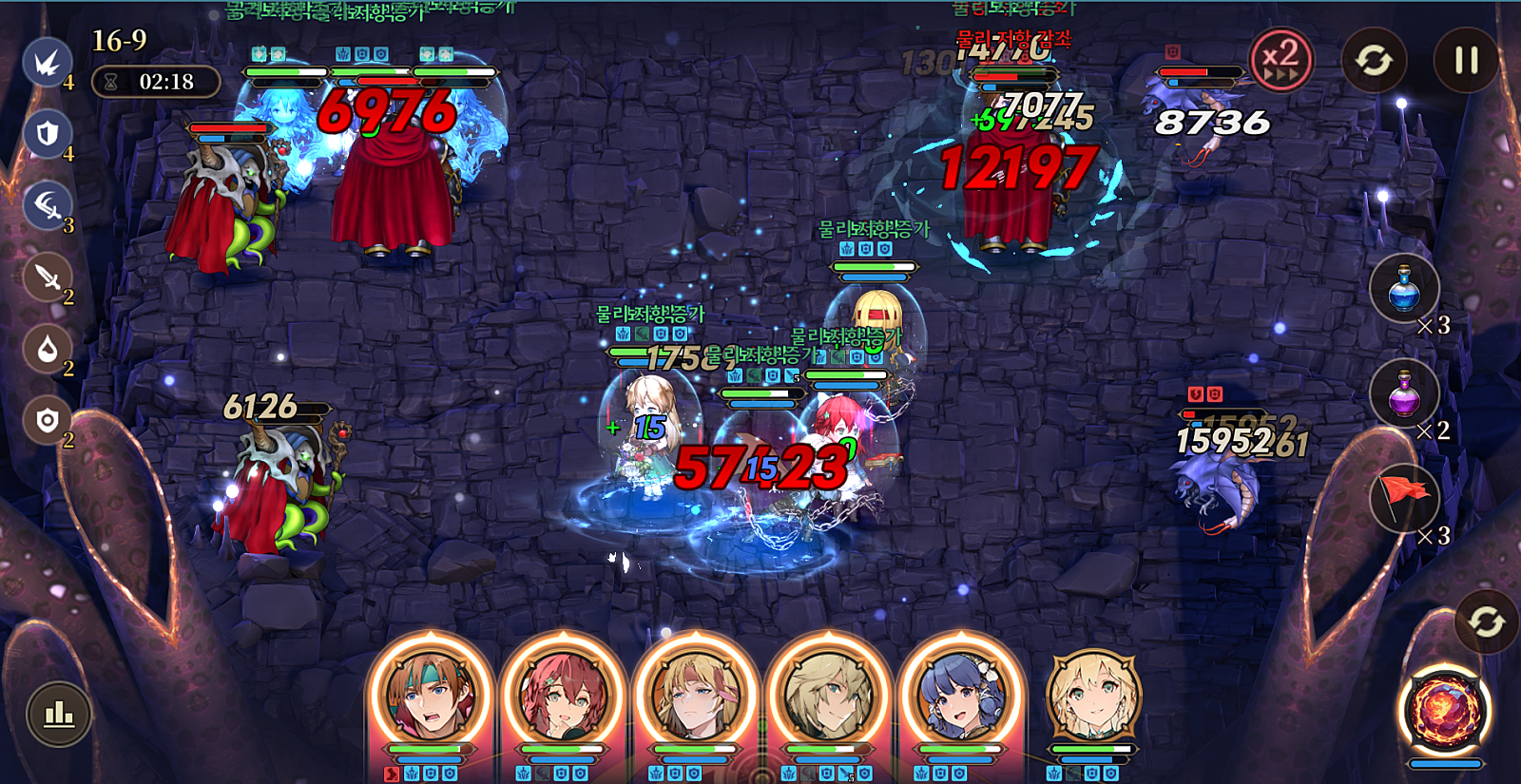Pause the battle
1521x784 pixels.
(x=1466, y=60)
